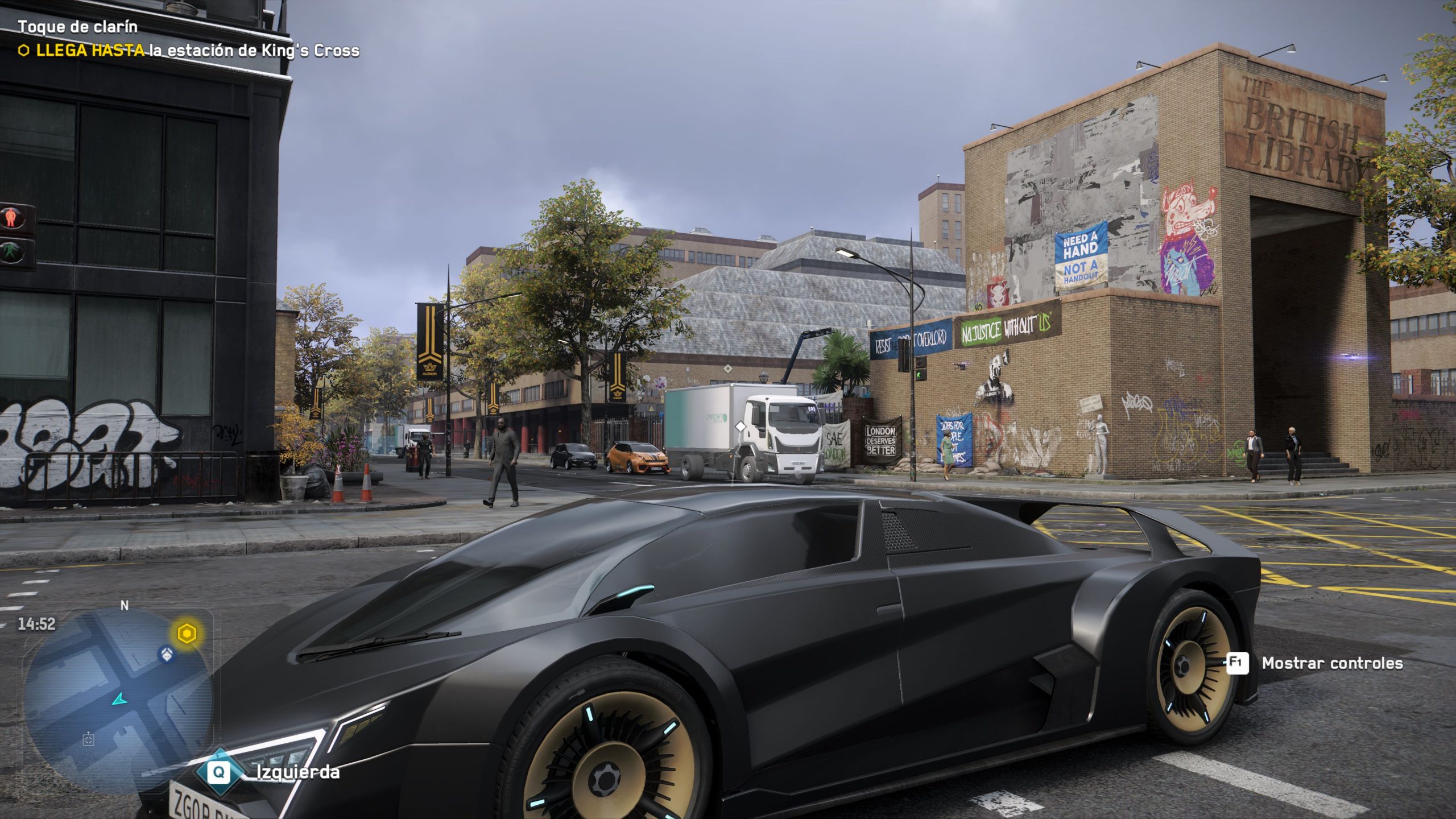Viewport: 1456px width, 819px height.
Task: Click the green traffic light near the graffiti wall
Action: 919,375
